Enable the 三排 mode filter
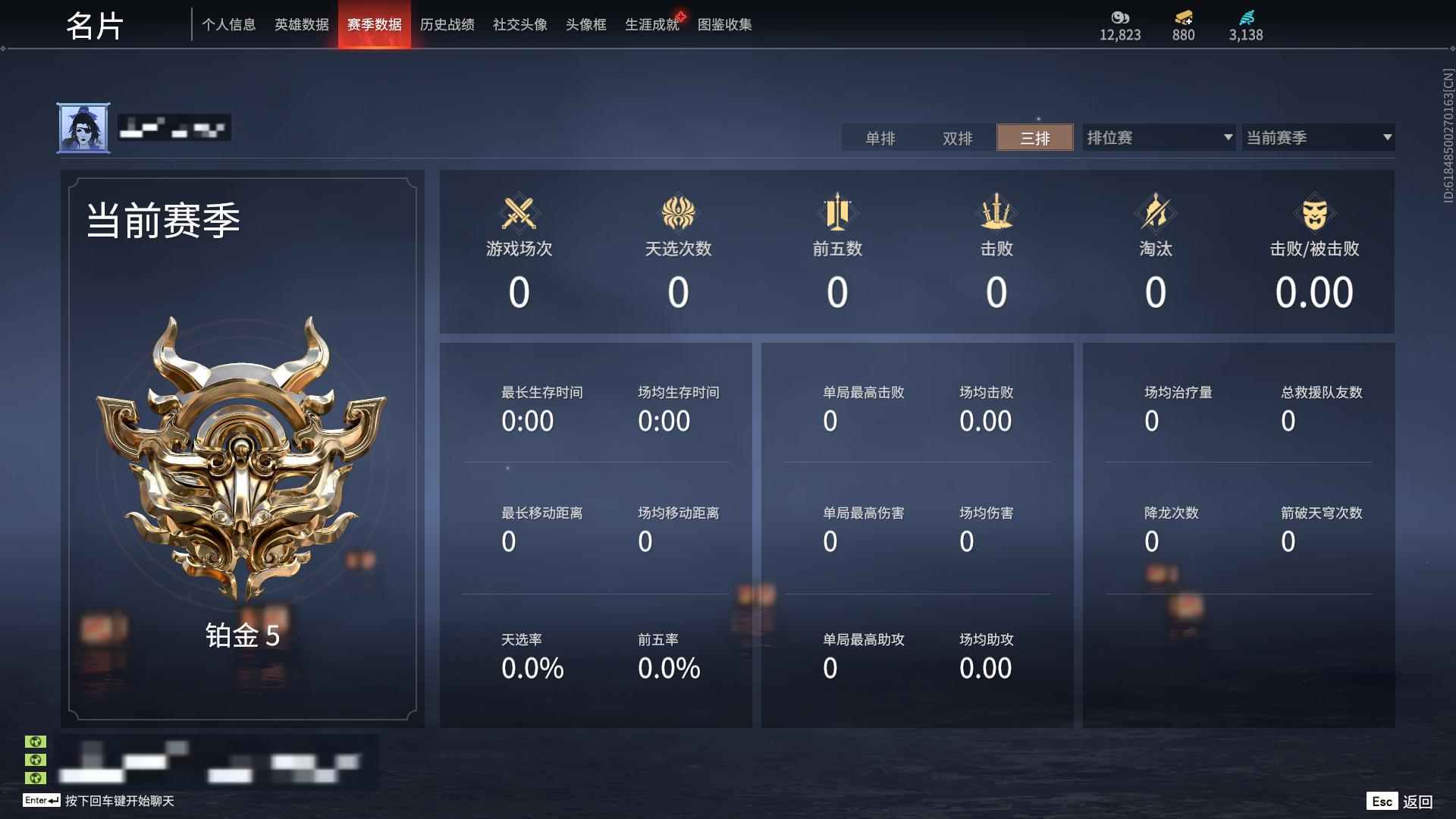 pyautogui.click(x=1034, y=138)
